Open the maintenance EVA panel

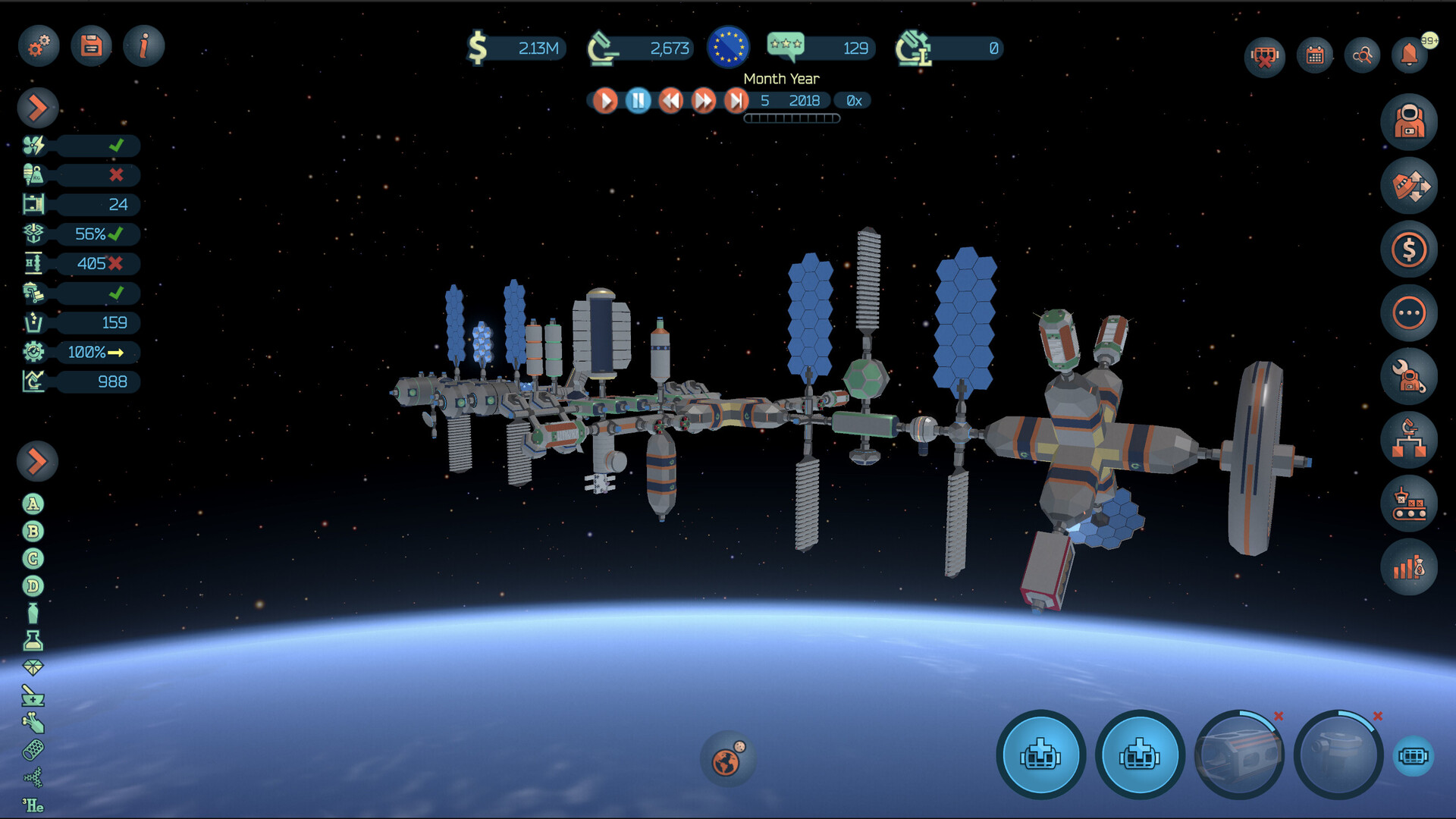point(1409,374)
